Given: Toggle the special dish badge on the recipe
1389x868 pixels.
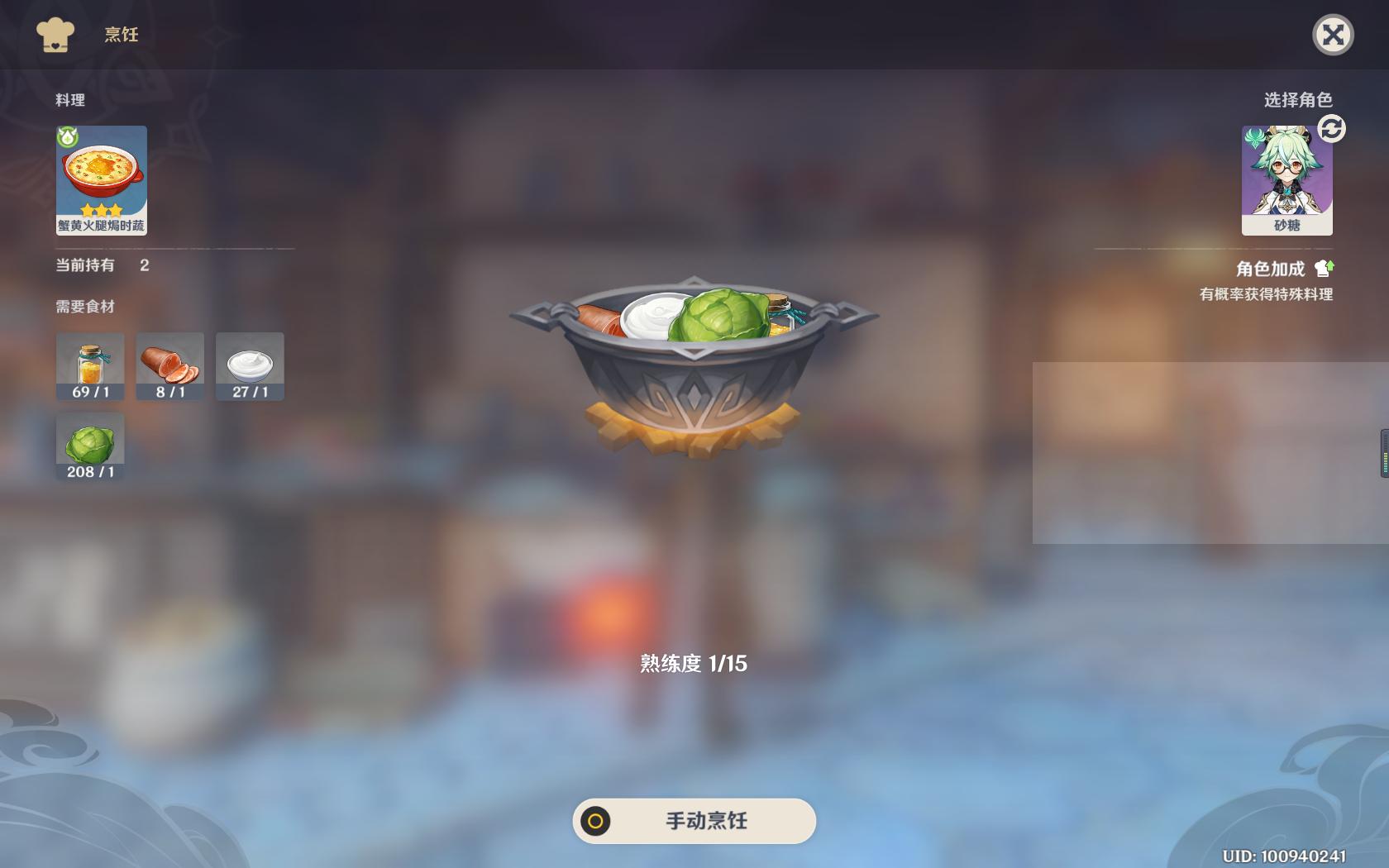Looking at the screenshot, I should pyautogui.click(x=66, y=139).
